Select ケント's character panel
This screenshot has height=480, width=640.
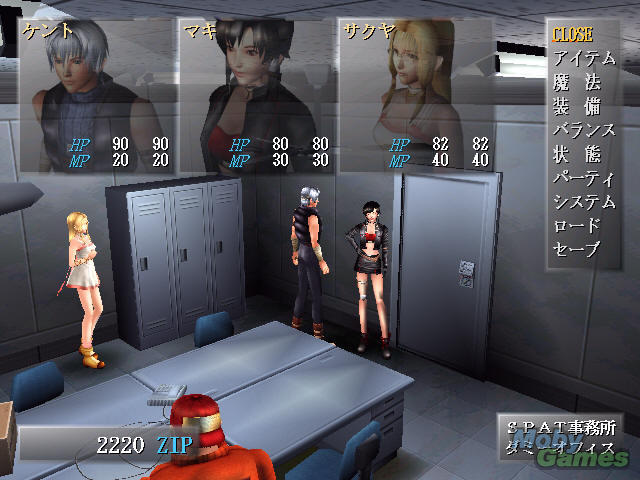97,96
